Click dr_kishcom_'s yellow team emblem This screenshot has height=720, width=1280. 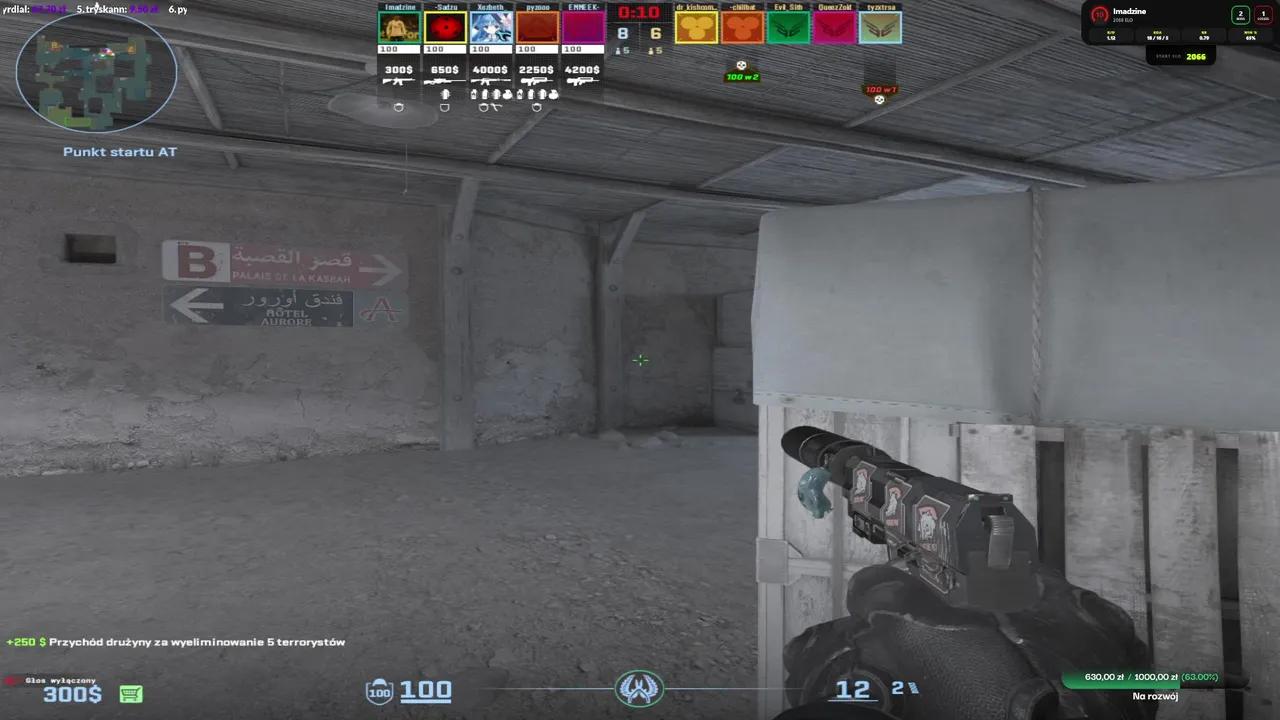698,27
